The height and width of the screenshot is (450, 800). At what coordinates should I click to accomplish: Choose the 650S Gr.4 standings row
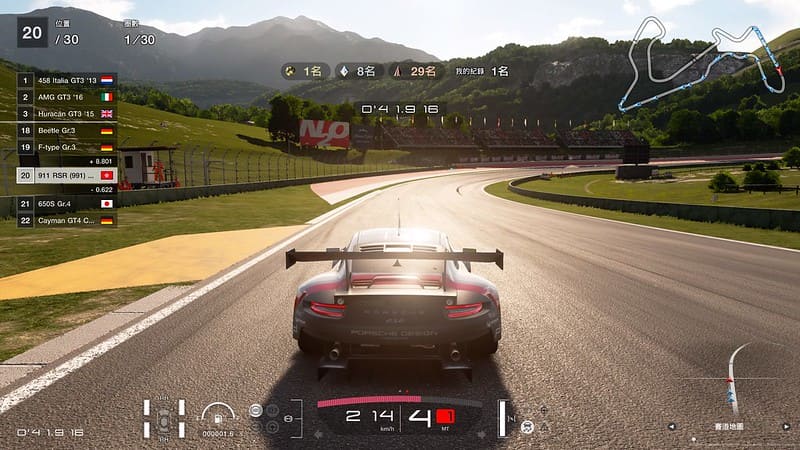[x=67, y=203]
